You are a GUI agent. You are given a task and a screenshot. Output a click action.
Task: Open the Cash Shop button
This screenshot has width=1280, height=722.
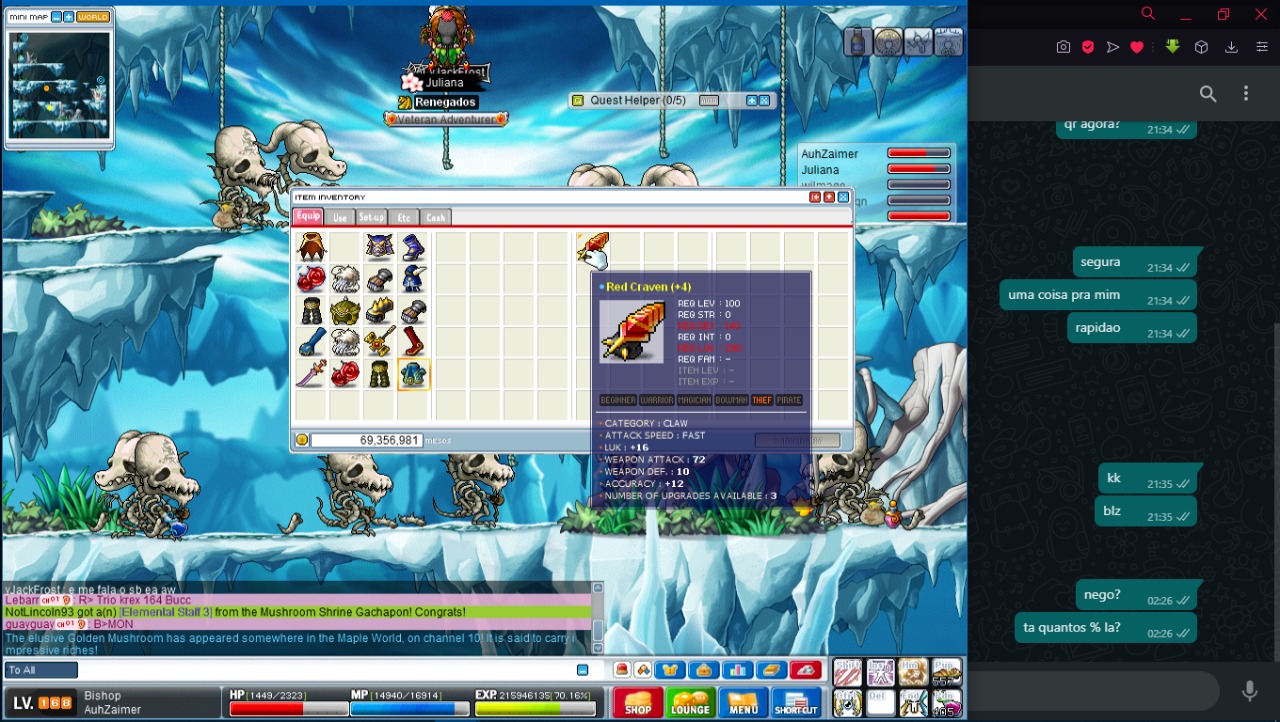[637, 703]
